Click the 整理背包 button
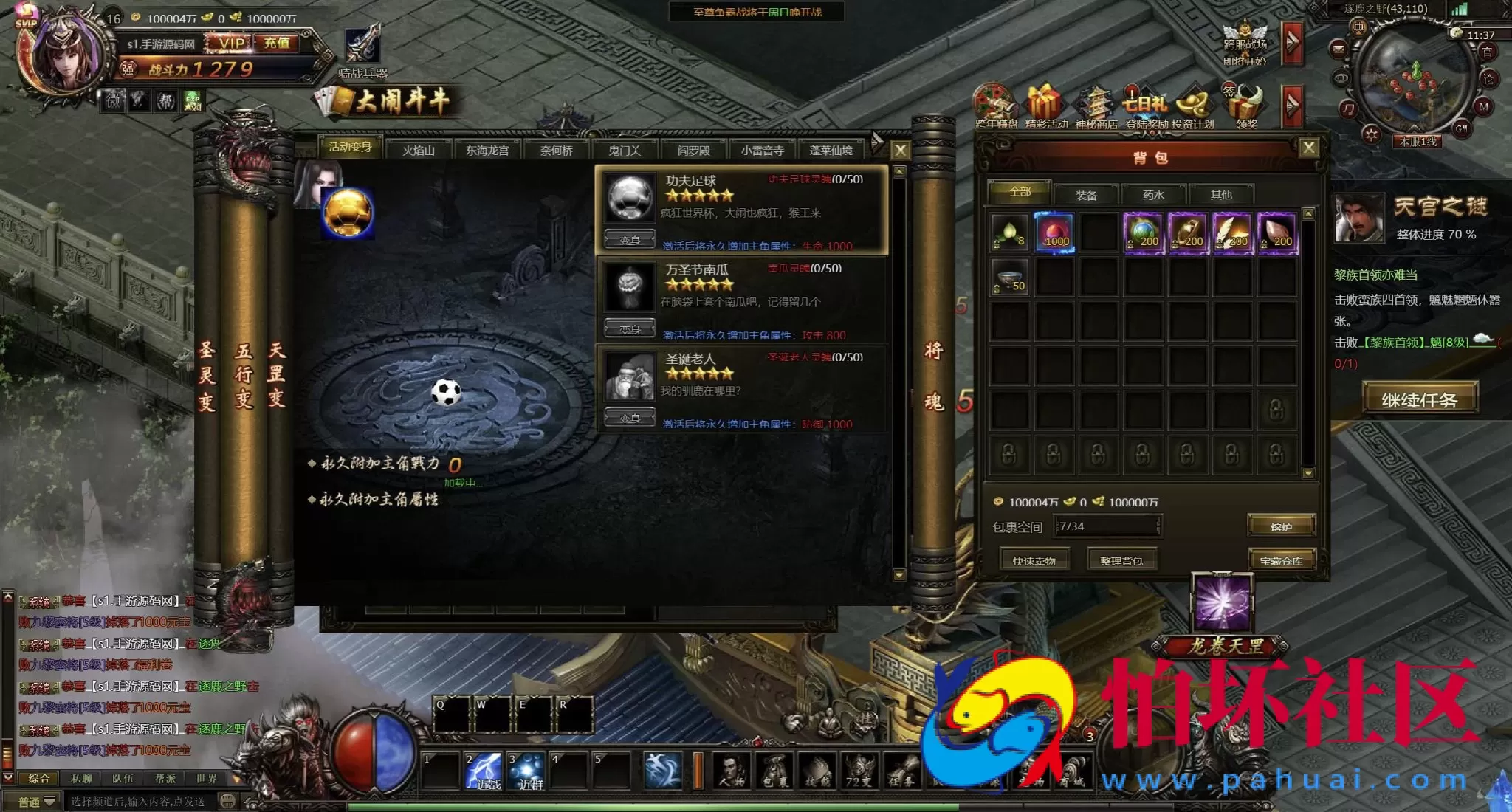 (1121, 560)
